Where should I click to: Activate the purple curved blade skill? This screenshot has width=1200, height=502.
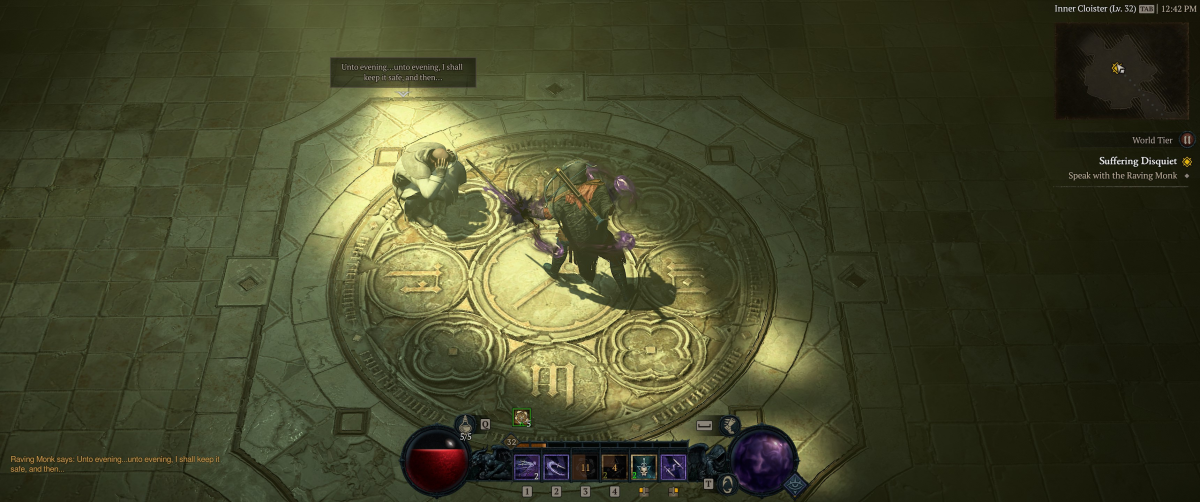coord(556,466)
